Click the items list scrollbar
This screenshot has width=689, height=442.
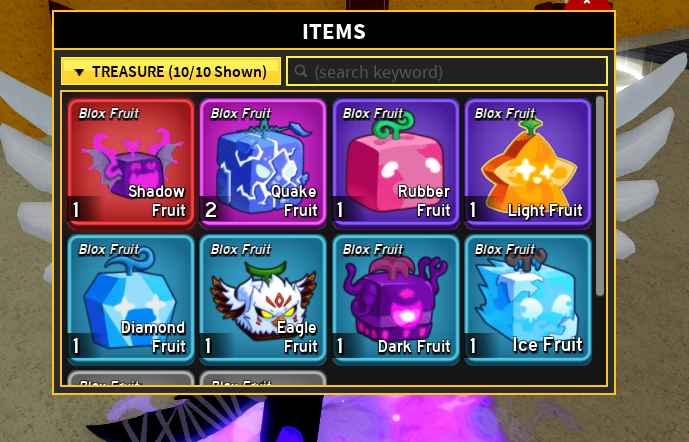tap(600, 195)
